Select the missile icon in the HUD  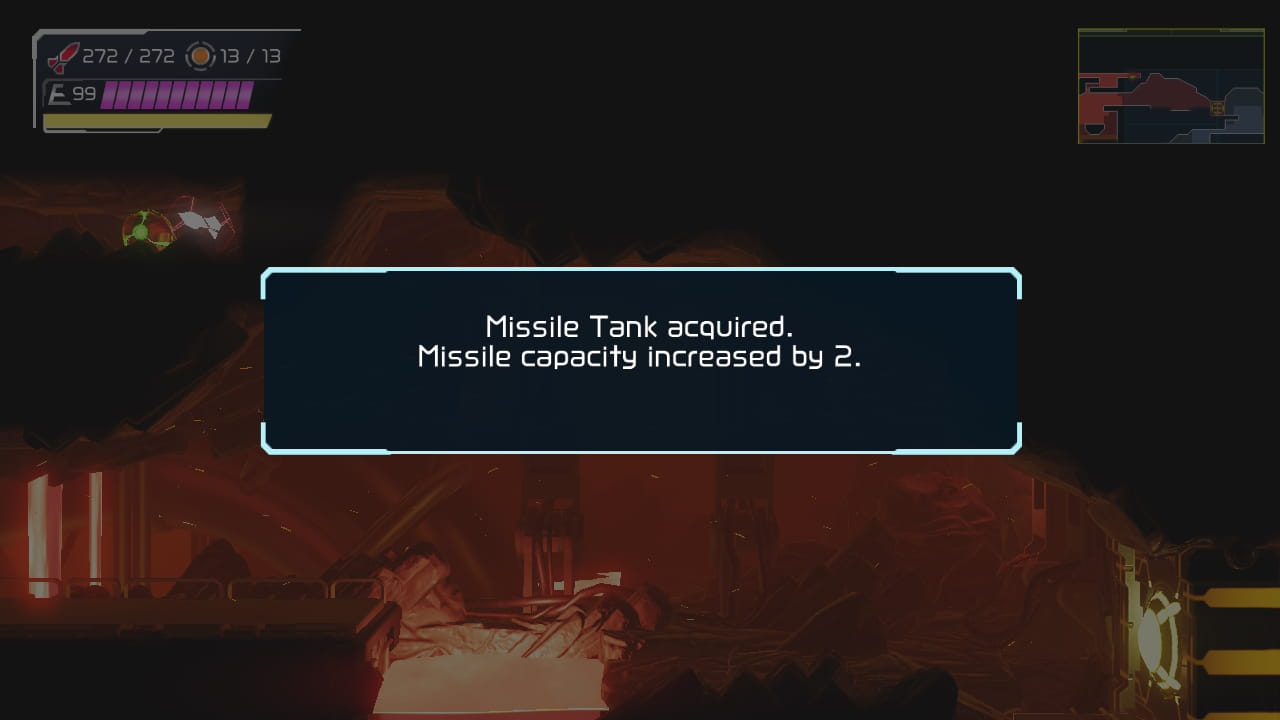pos(63,56)
